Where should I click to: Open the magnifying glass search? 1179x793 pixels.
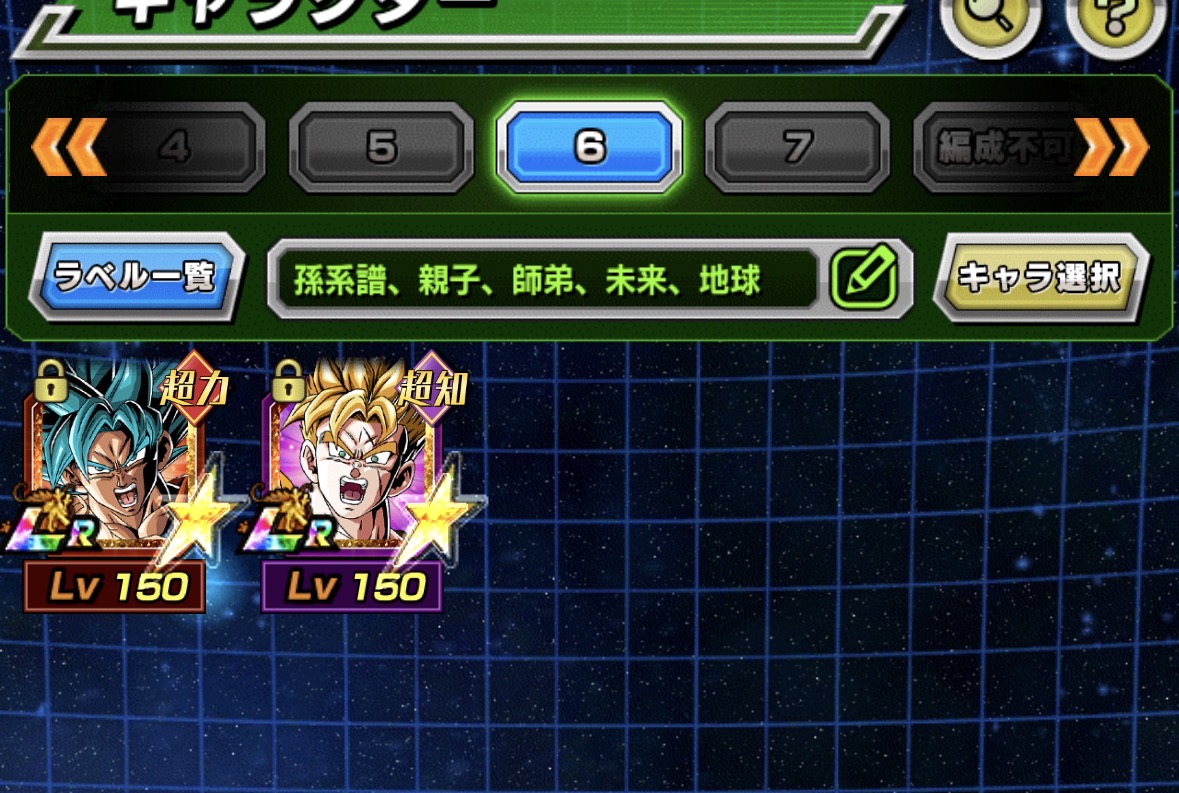click(x=989, y=20)
